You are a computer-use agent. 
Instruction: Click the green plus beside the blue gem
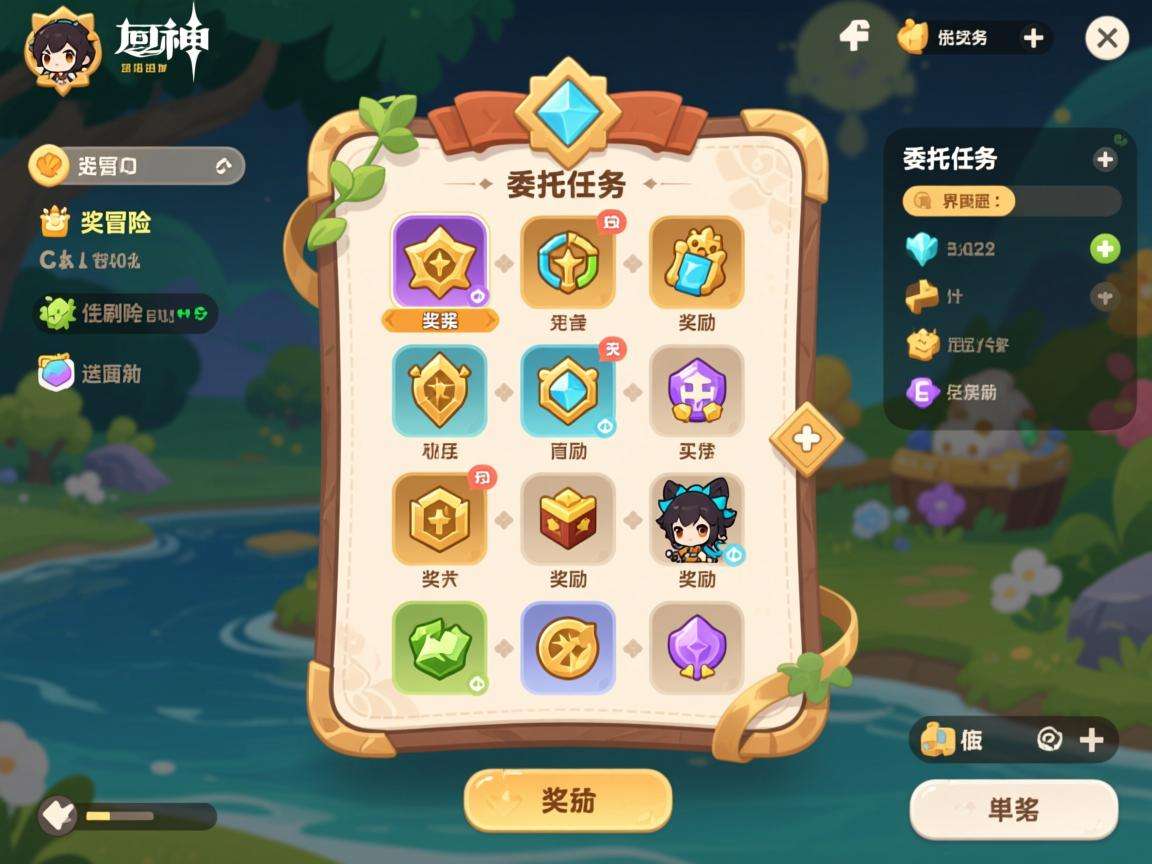[1104, 248]
